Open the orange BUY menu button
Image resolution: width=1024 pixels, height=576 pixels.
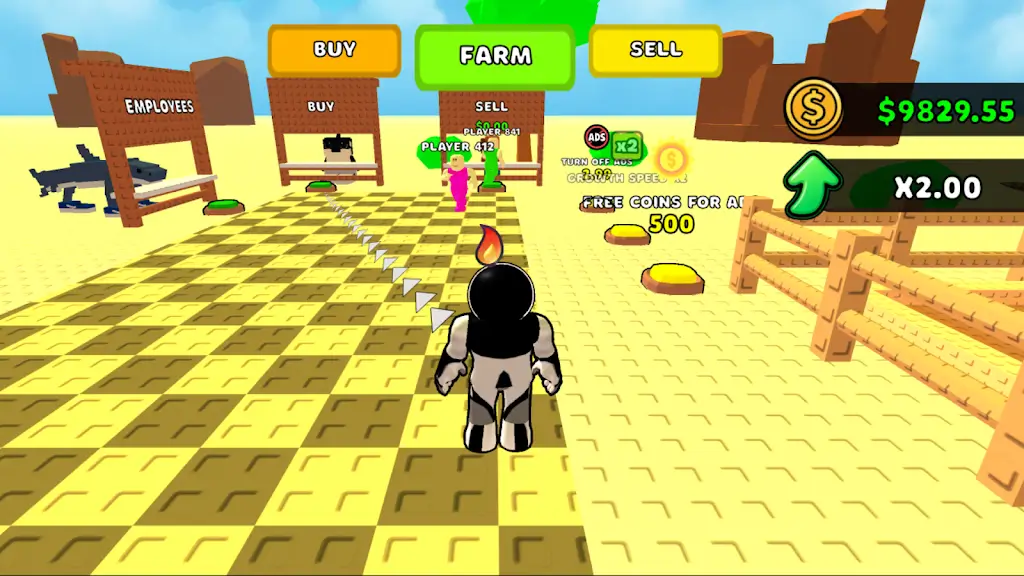point(334,50)
